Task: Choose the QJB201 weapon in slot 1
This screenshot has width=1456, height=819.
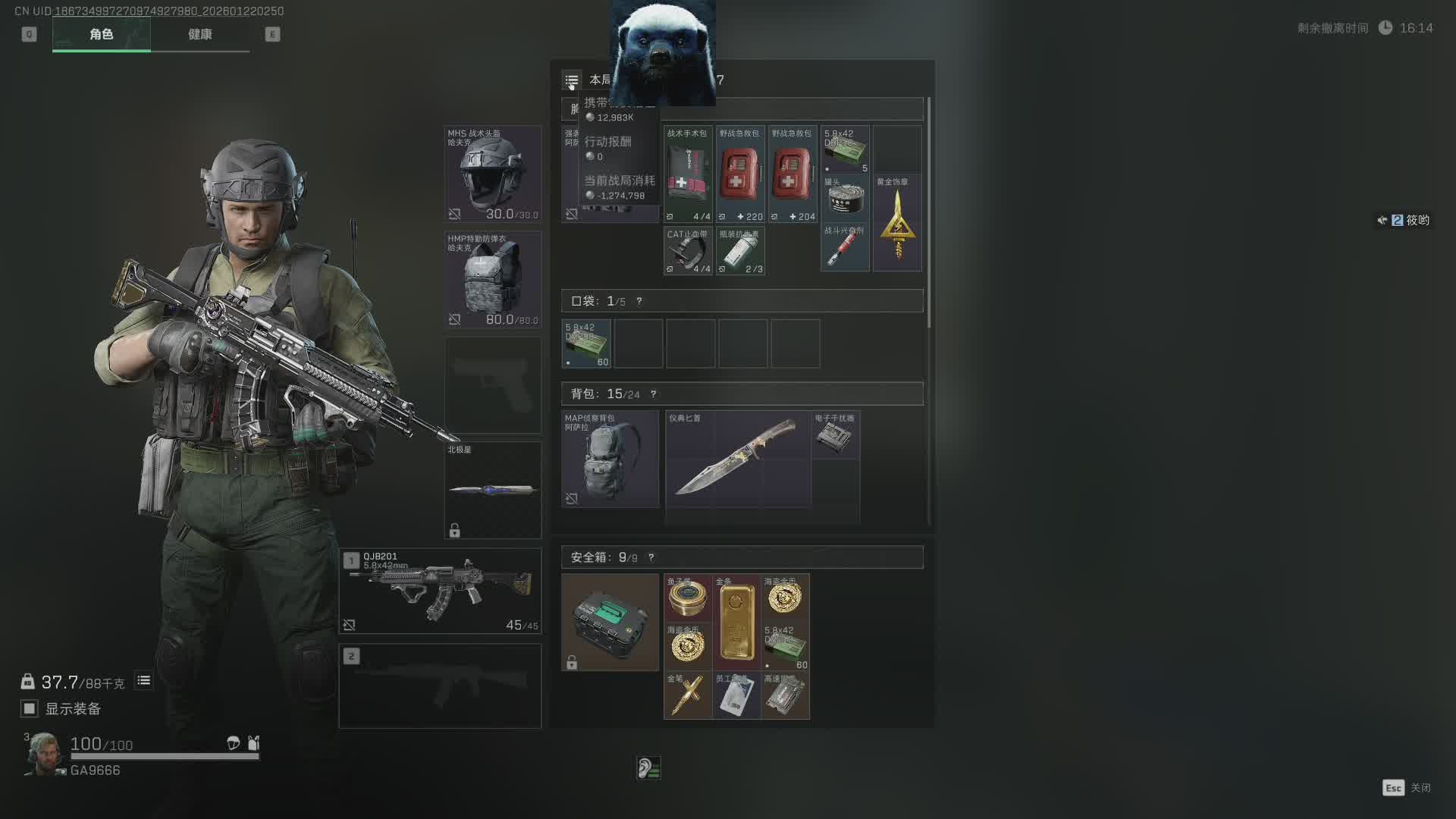Action: (x=440, y=591)
